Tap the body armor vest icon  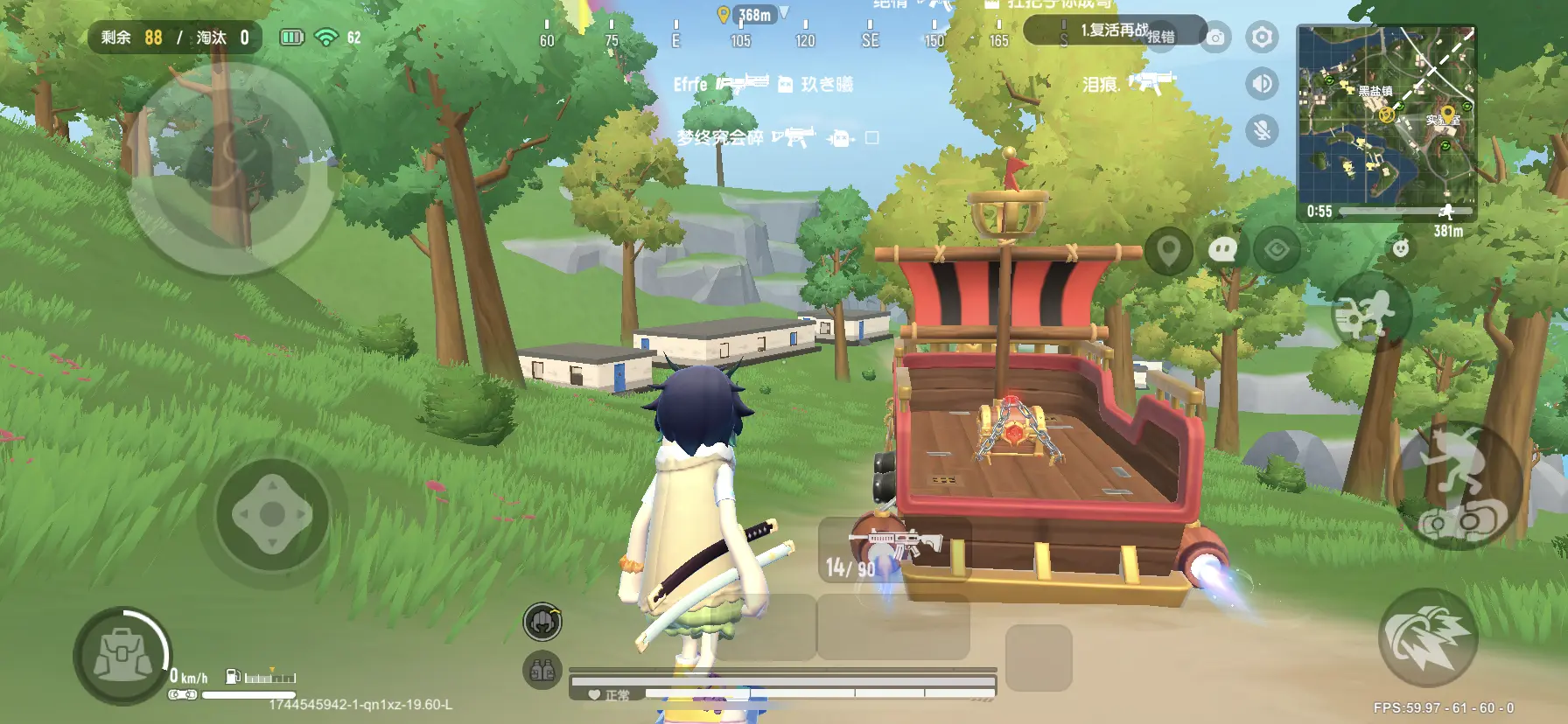click(542, 671)
